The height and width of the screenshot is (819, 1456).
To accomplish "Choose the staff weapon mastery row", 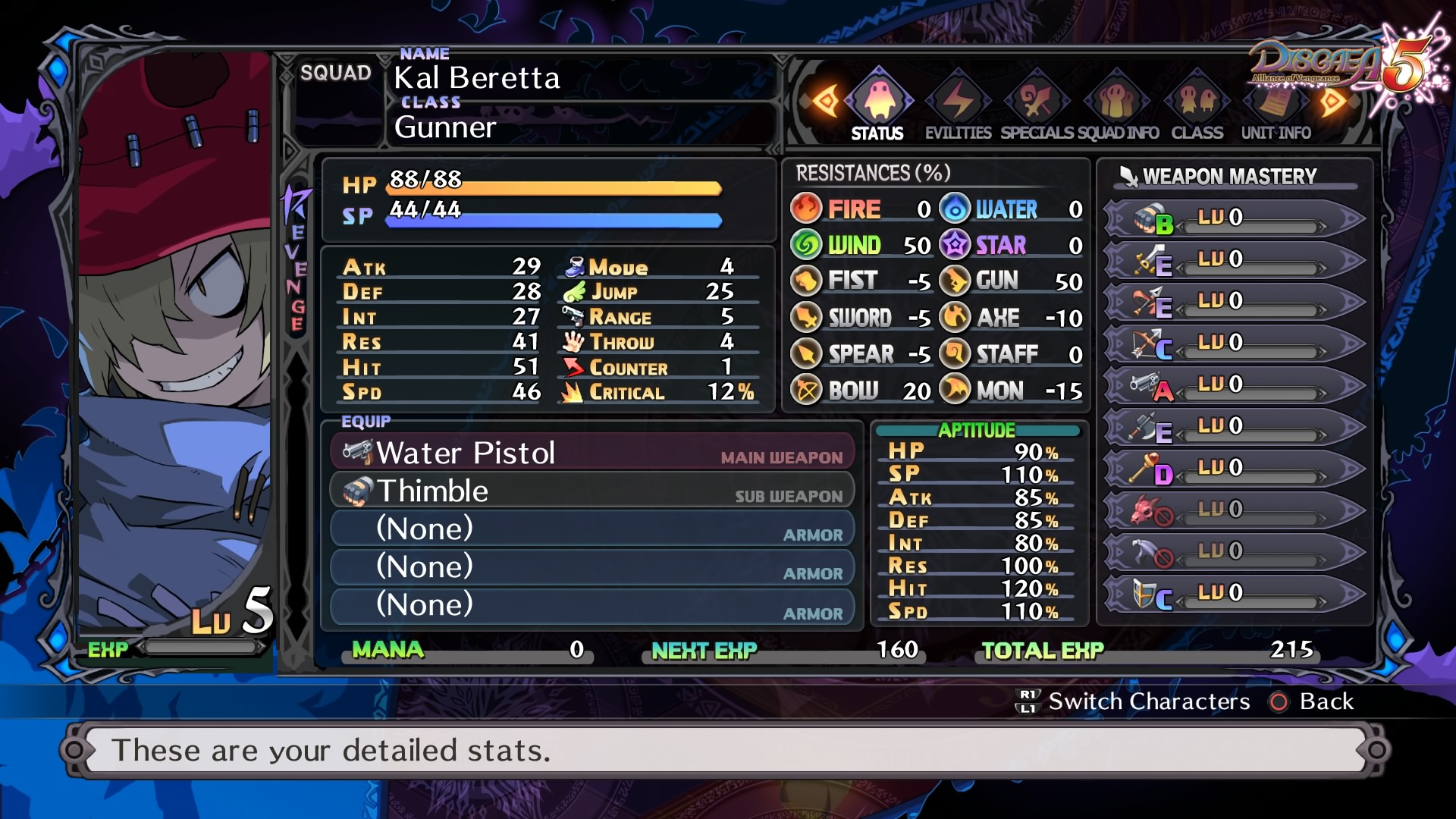I will coord(1234,468).
